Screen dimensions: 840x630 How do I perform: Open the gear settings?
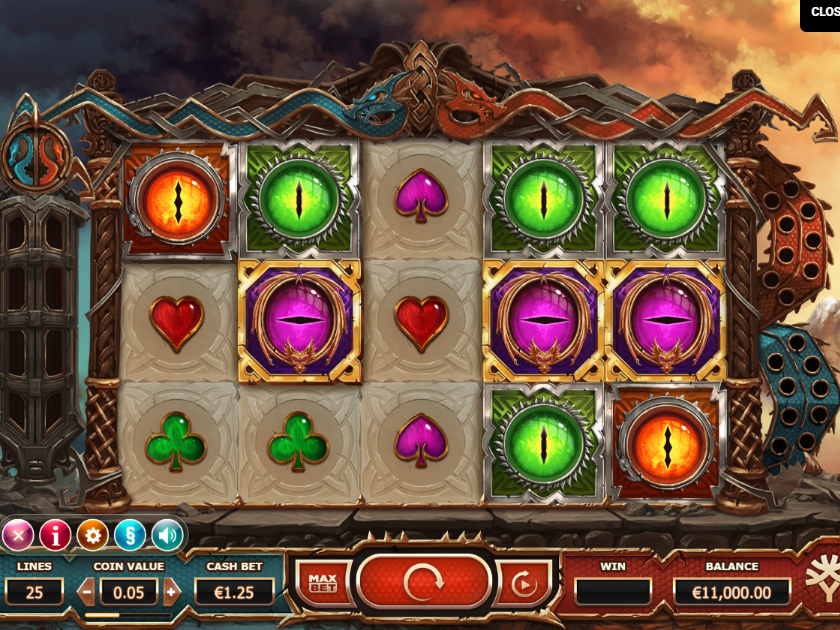click(x=92, y=536)
